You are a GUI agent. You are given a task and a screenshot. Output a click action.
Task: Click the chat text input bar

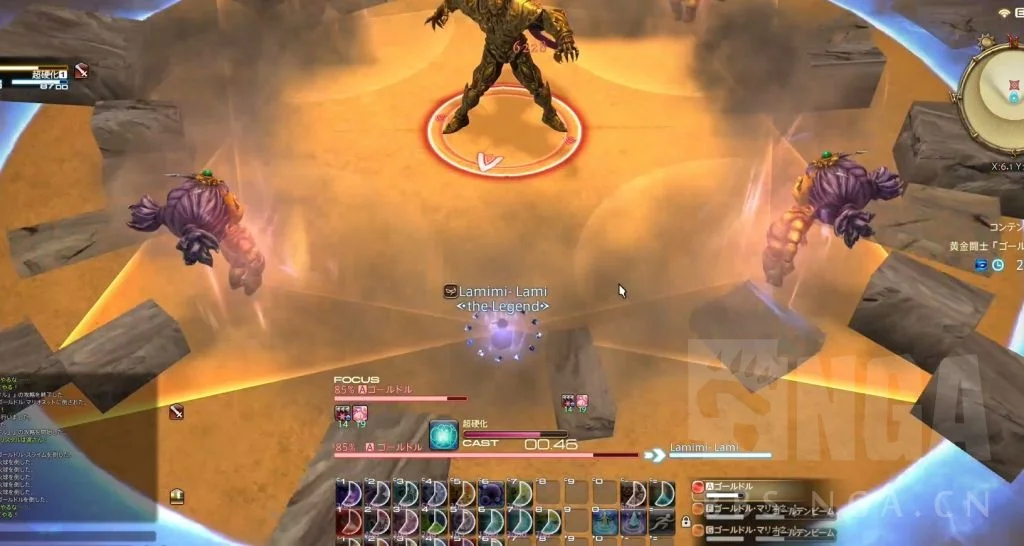pos(78,536)
